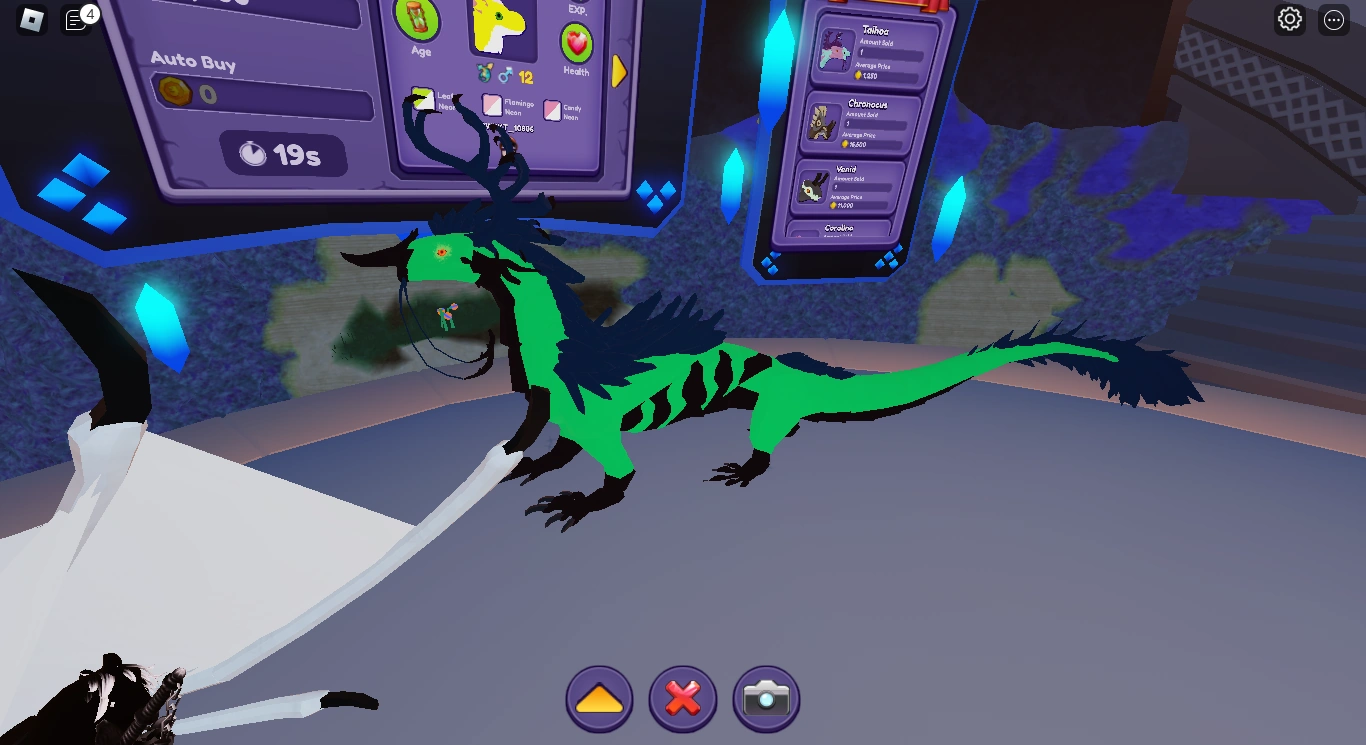Viewport: 1366px width, 745px height.
Task: Open the notes icon showing badge 4
Action: 75,20
